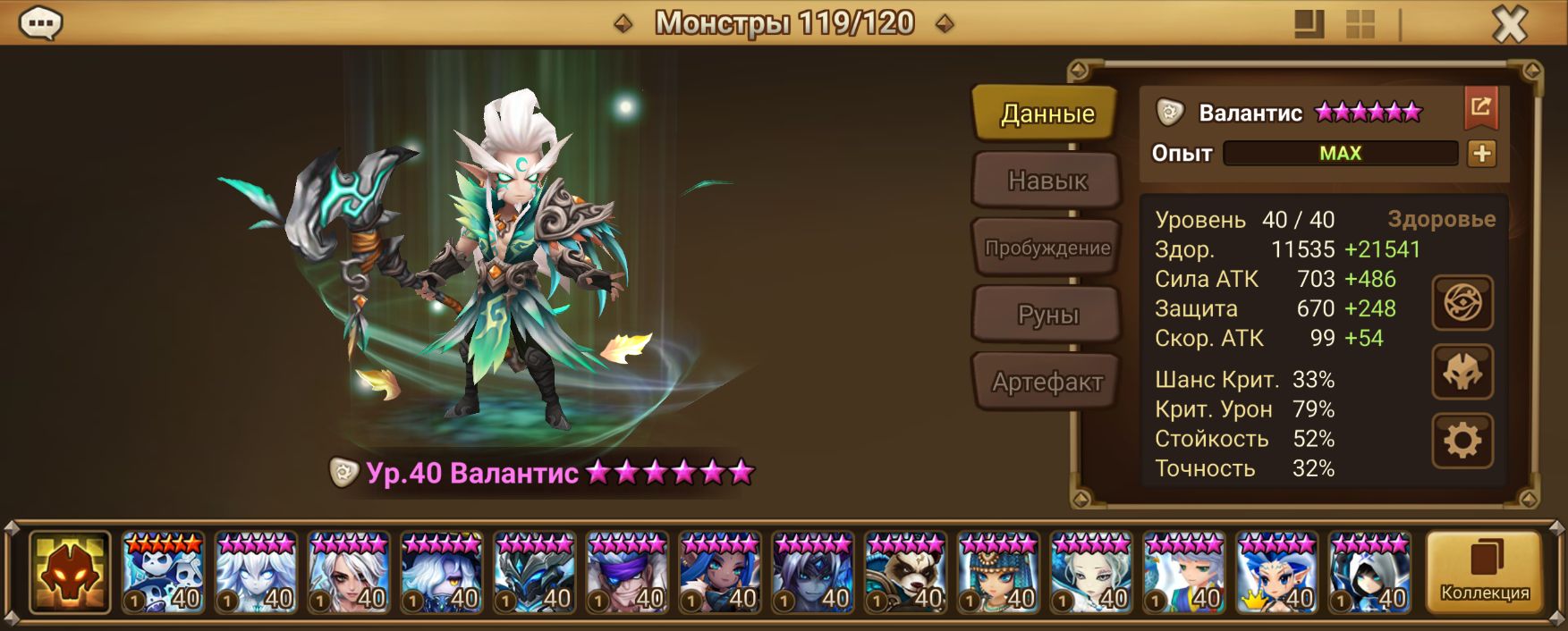This screenshot has height=631, width=1568.
Task: Open the gear settings button
Action: click(1462, 441)
